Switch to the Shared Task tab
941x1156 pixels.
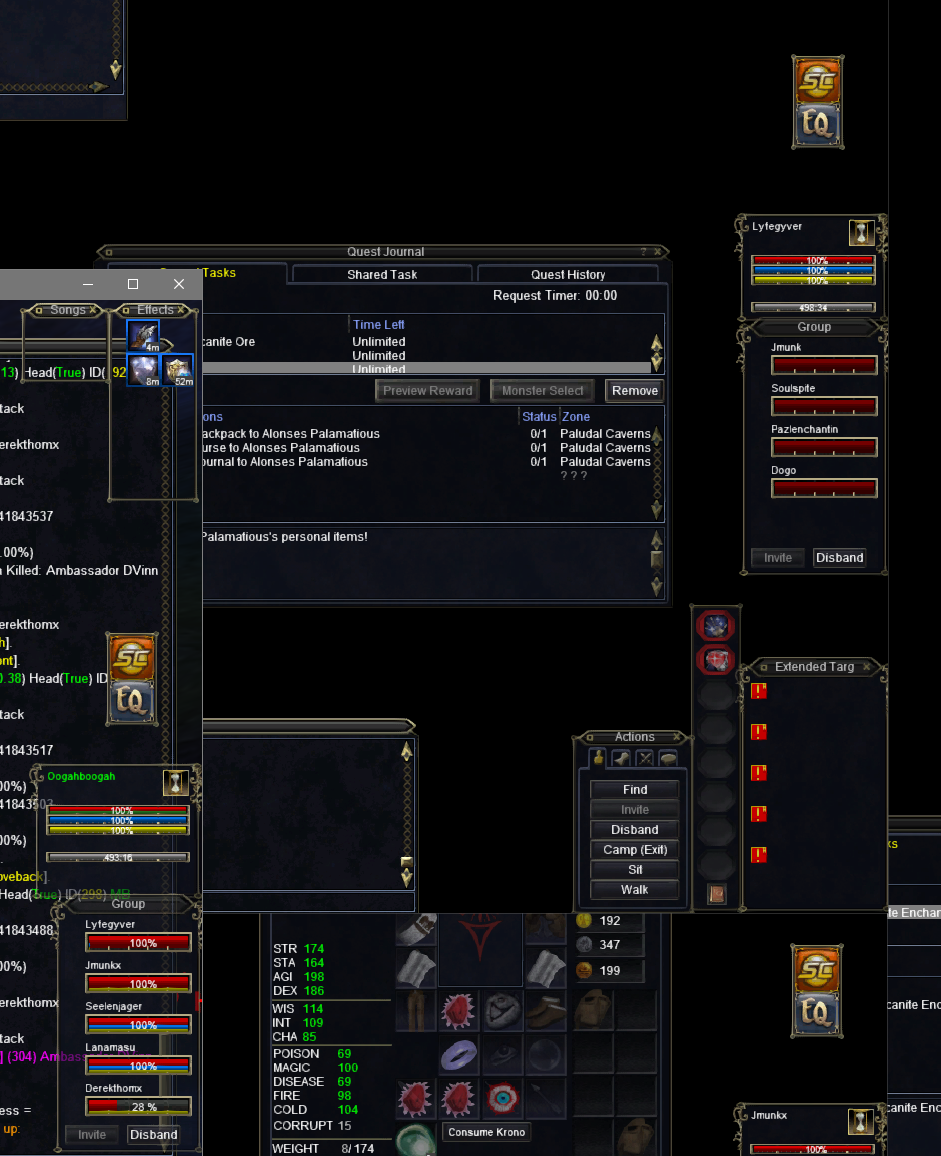pos(382,274)
